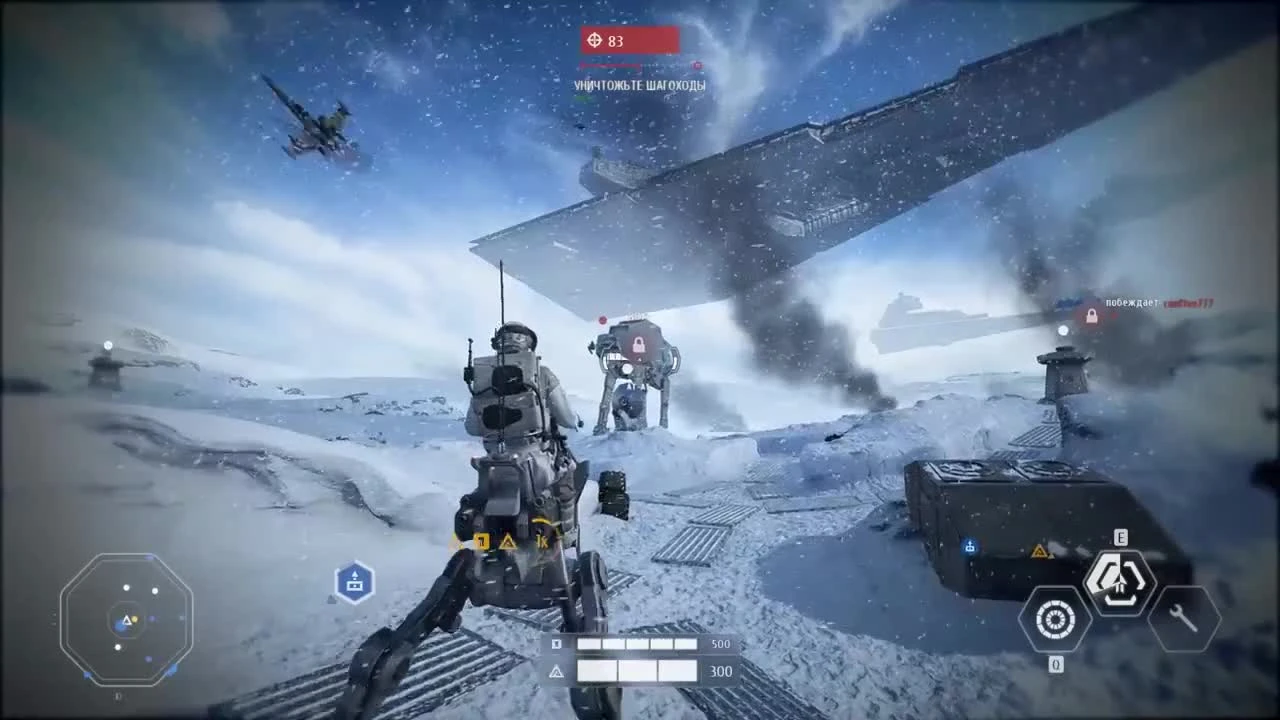Viewport: 1280px width, 720px height.
Task: Click the blue droid marker near the crate
Action: 968,548
